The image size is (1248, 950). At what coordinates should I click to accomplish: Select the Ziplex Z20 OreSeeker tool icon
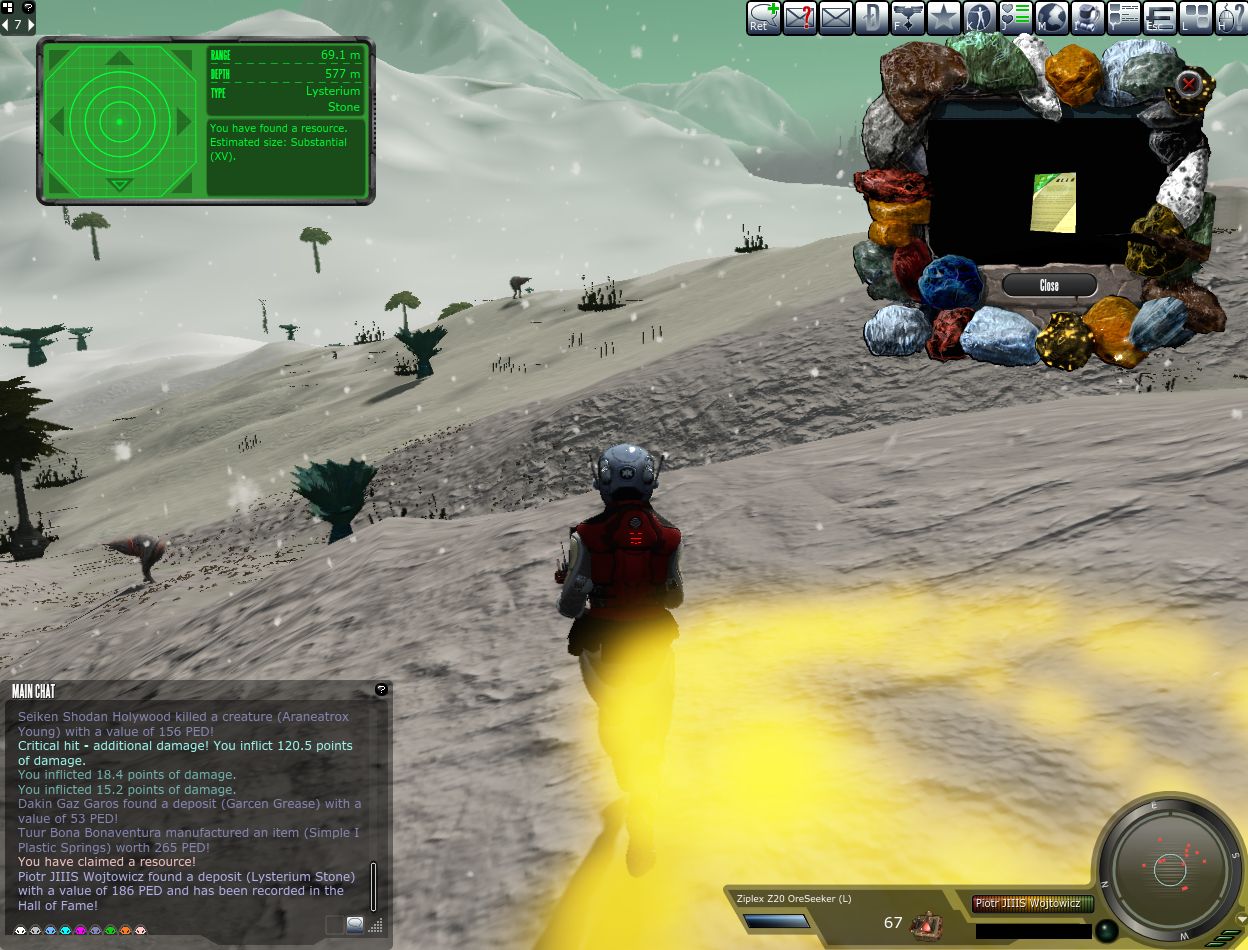click(x=927, y=923)
